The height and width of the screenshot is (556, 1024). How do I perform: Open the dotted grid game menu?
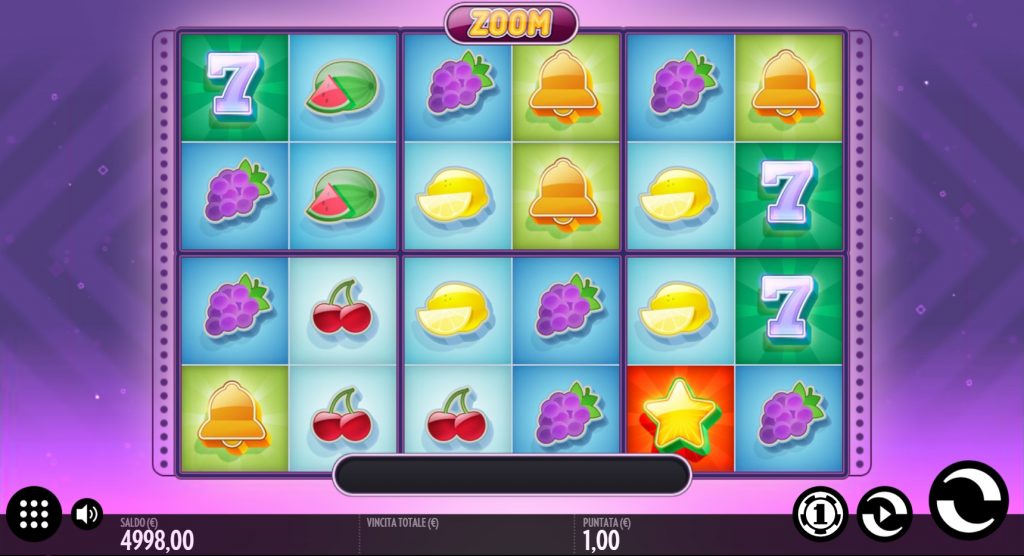(34, 514)
